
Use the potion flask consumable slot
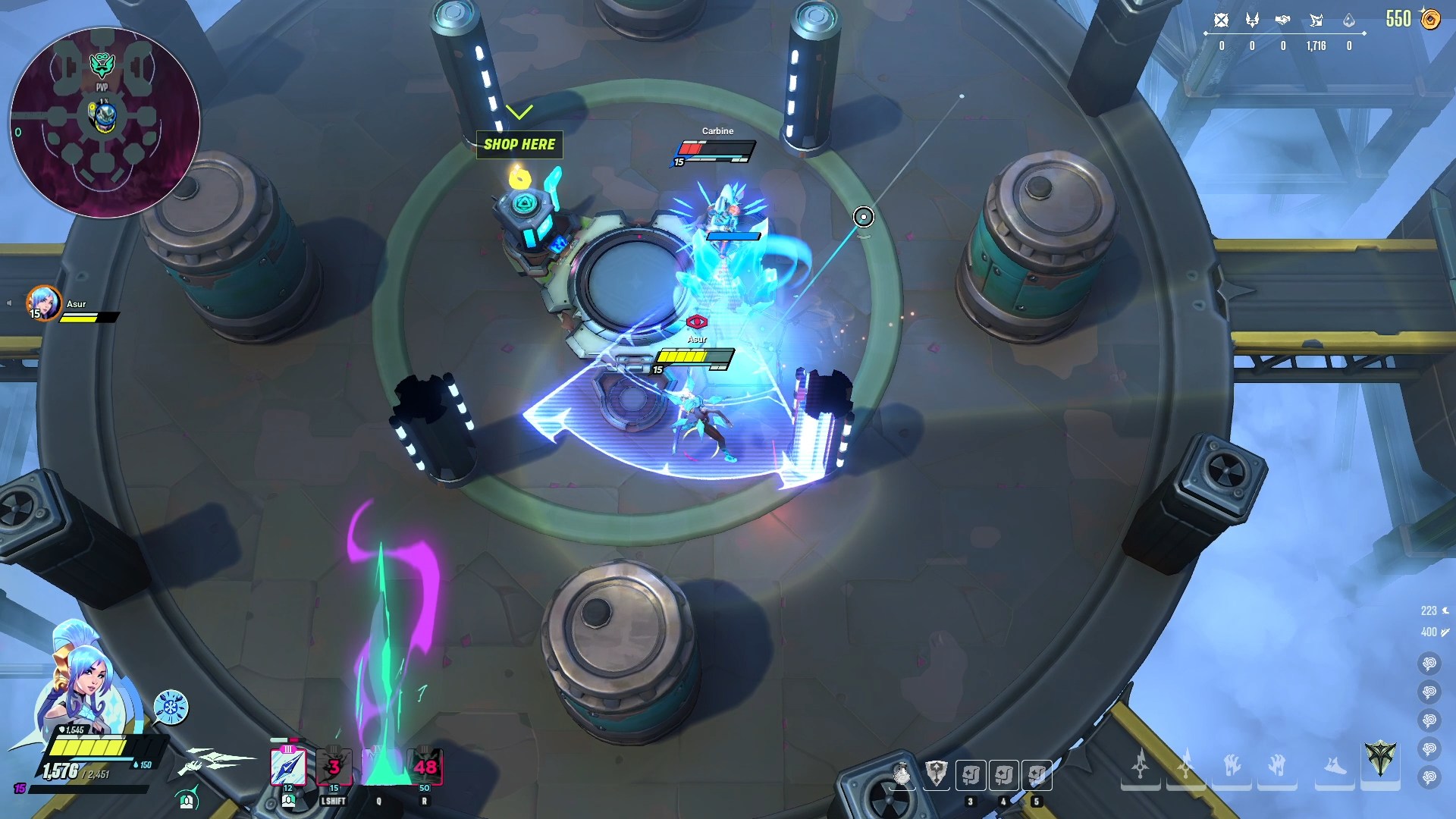tap(902, 774)
